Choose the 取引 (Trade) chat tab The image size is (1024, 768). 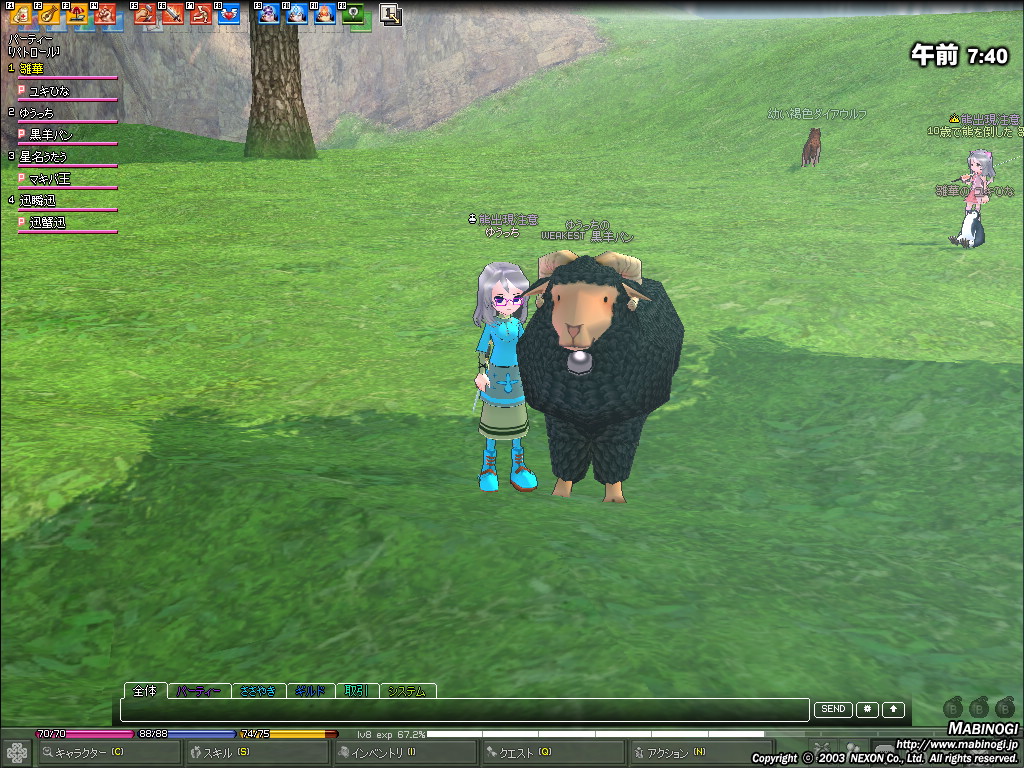(357, 691)
